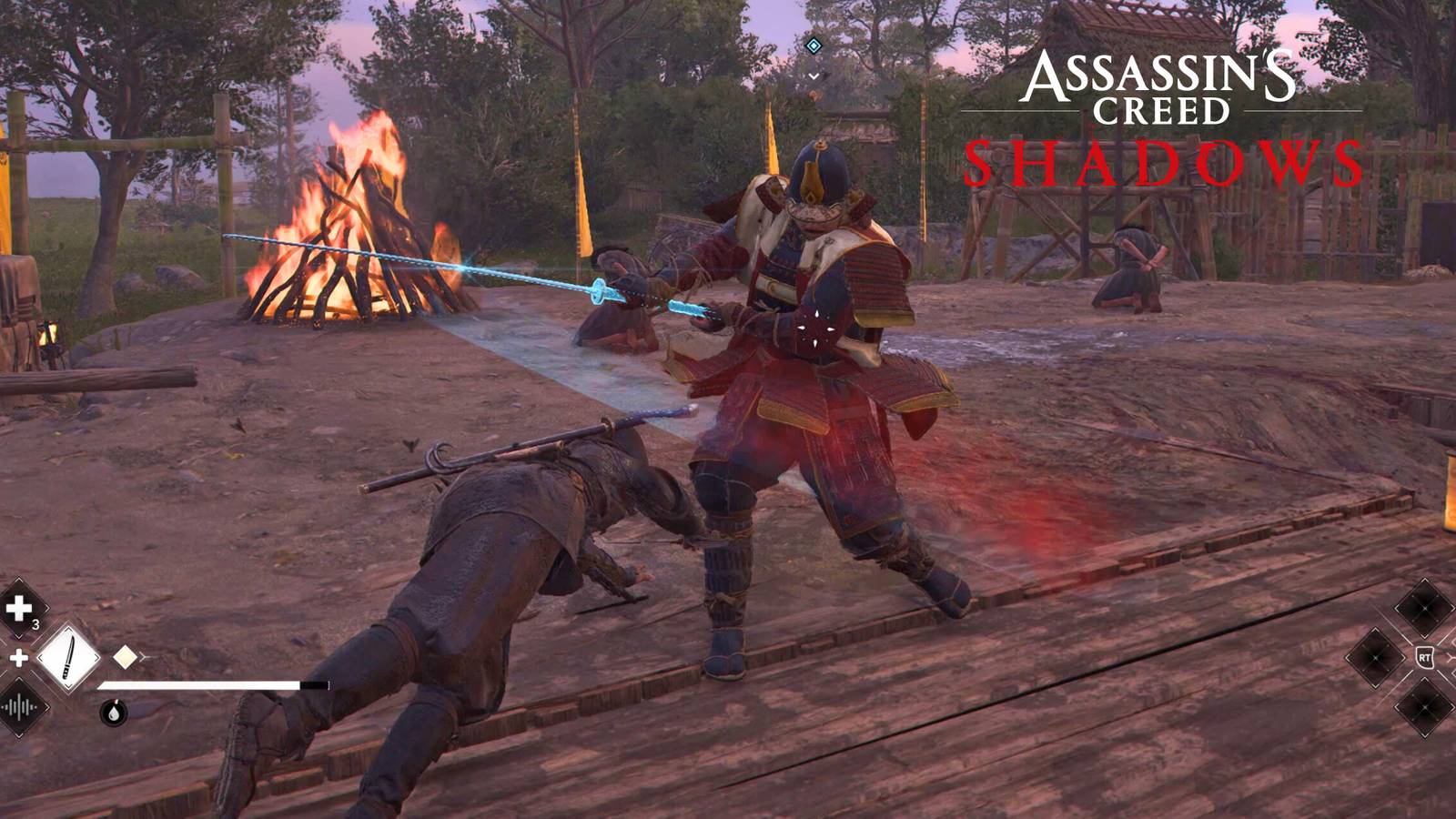Click the dark segment at the bar's end
This screenshot has width=1456, height=819.
315,683
